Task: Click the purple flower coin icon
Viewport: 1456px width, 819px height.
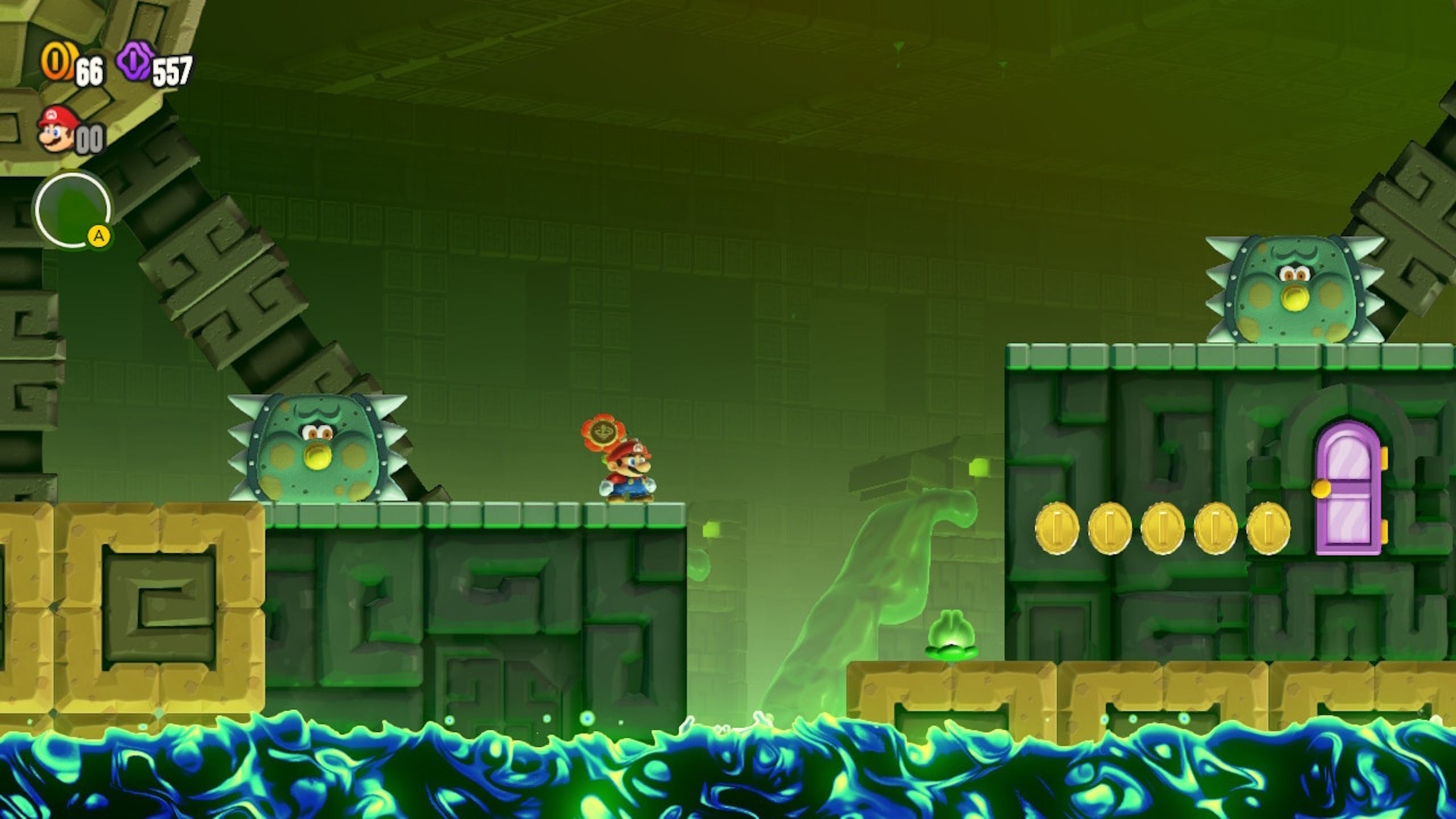Action: point(135,63)
